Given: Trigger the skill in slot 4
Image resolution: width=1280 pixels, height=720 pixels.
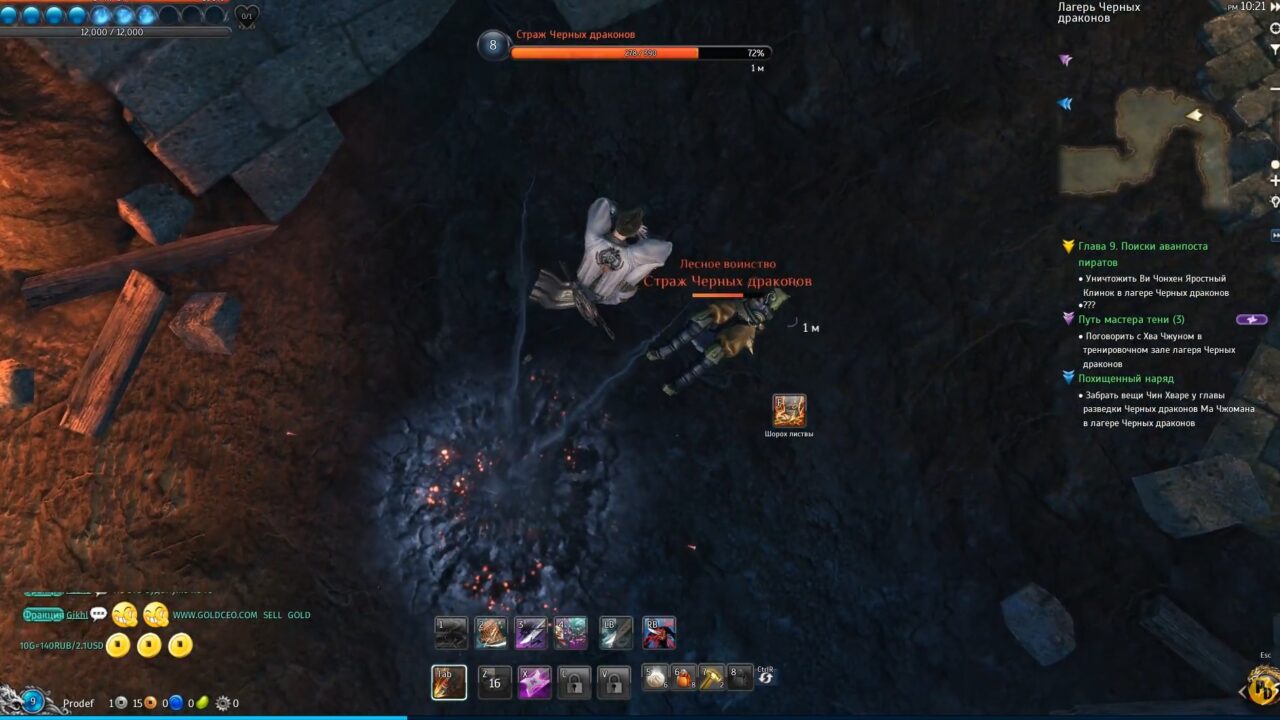Looking at the screenshot, I should (571, 633).
